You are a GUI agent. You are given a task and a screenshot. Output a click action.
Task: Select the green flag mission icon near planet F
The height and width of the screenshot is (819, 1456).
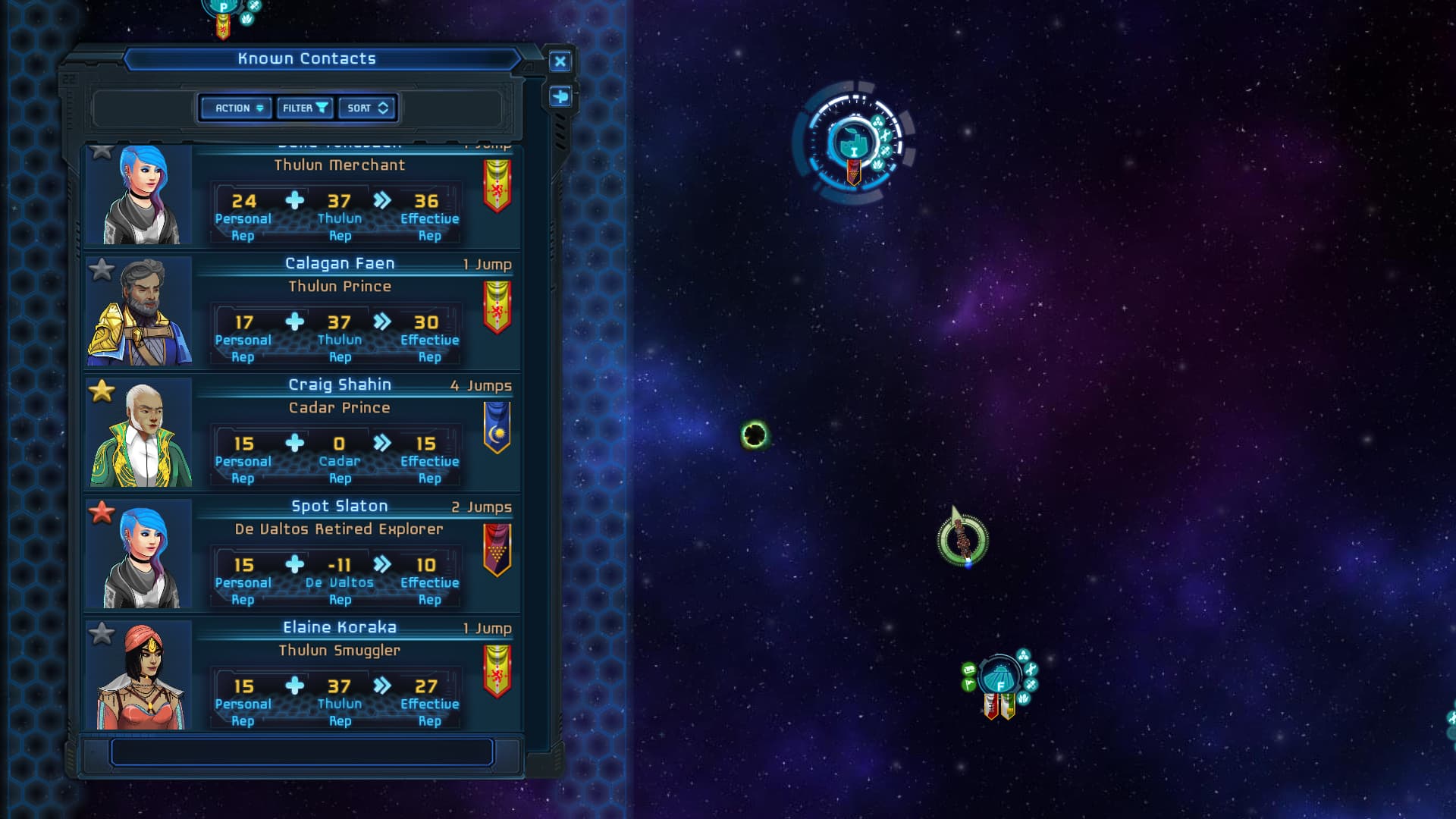(x=968, y=685)
